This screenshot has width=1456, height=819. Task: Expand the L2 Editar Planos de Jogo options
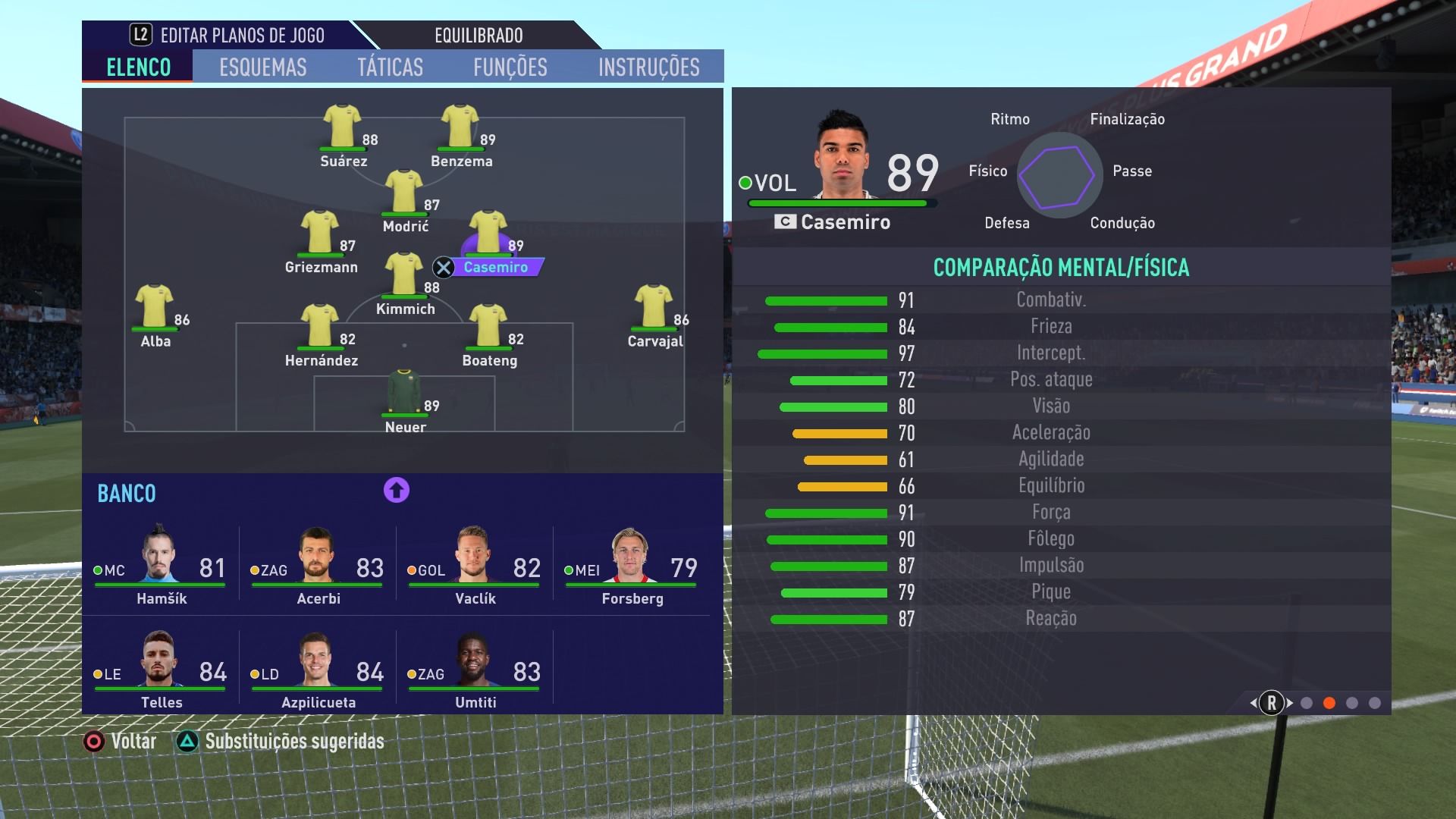227,35
